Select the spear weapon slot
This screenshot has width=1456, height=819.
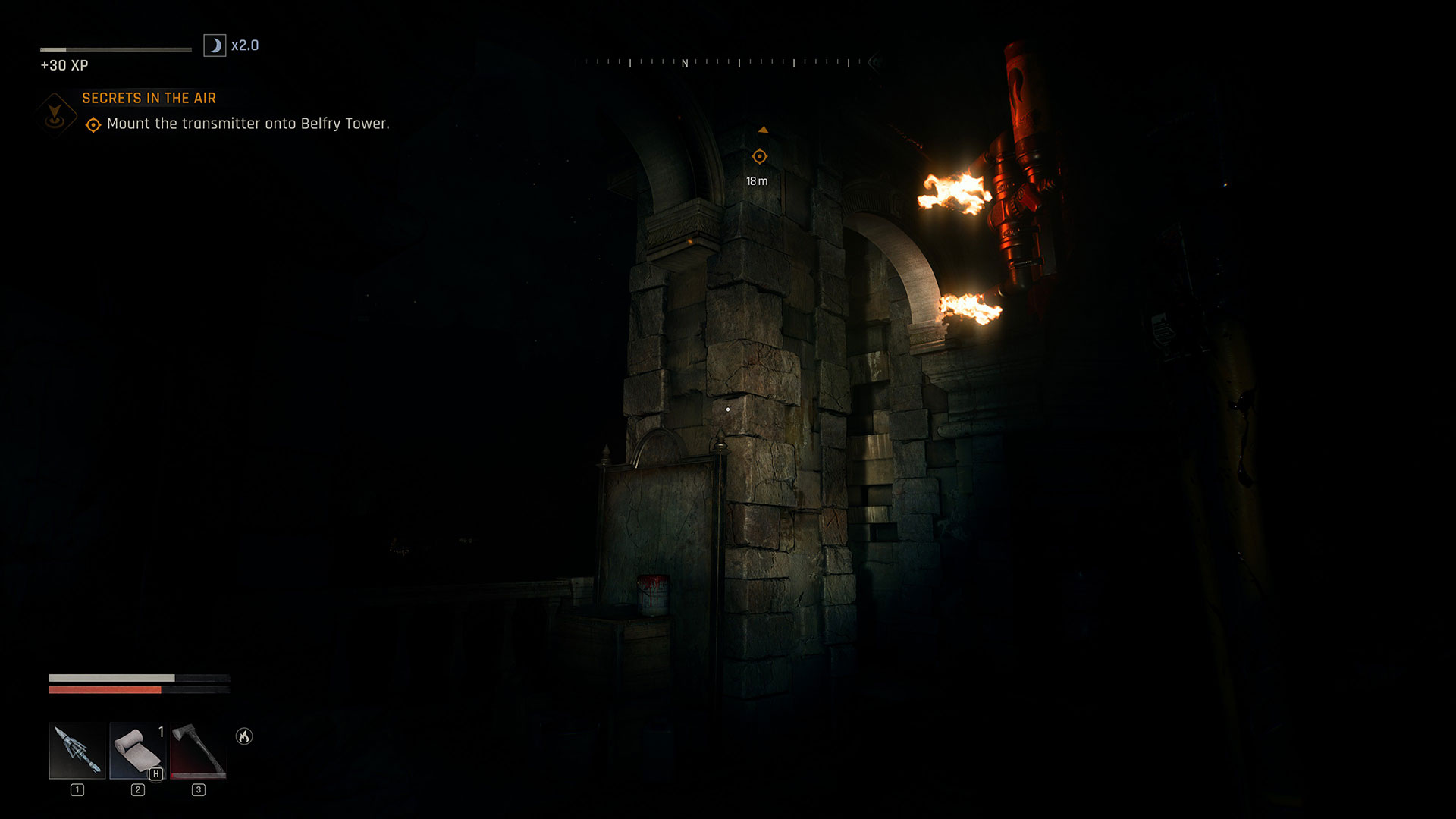[x=77, y=751]
